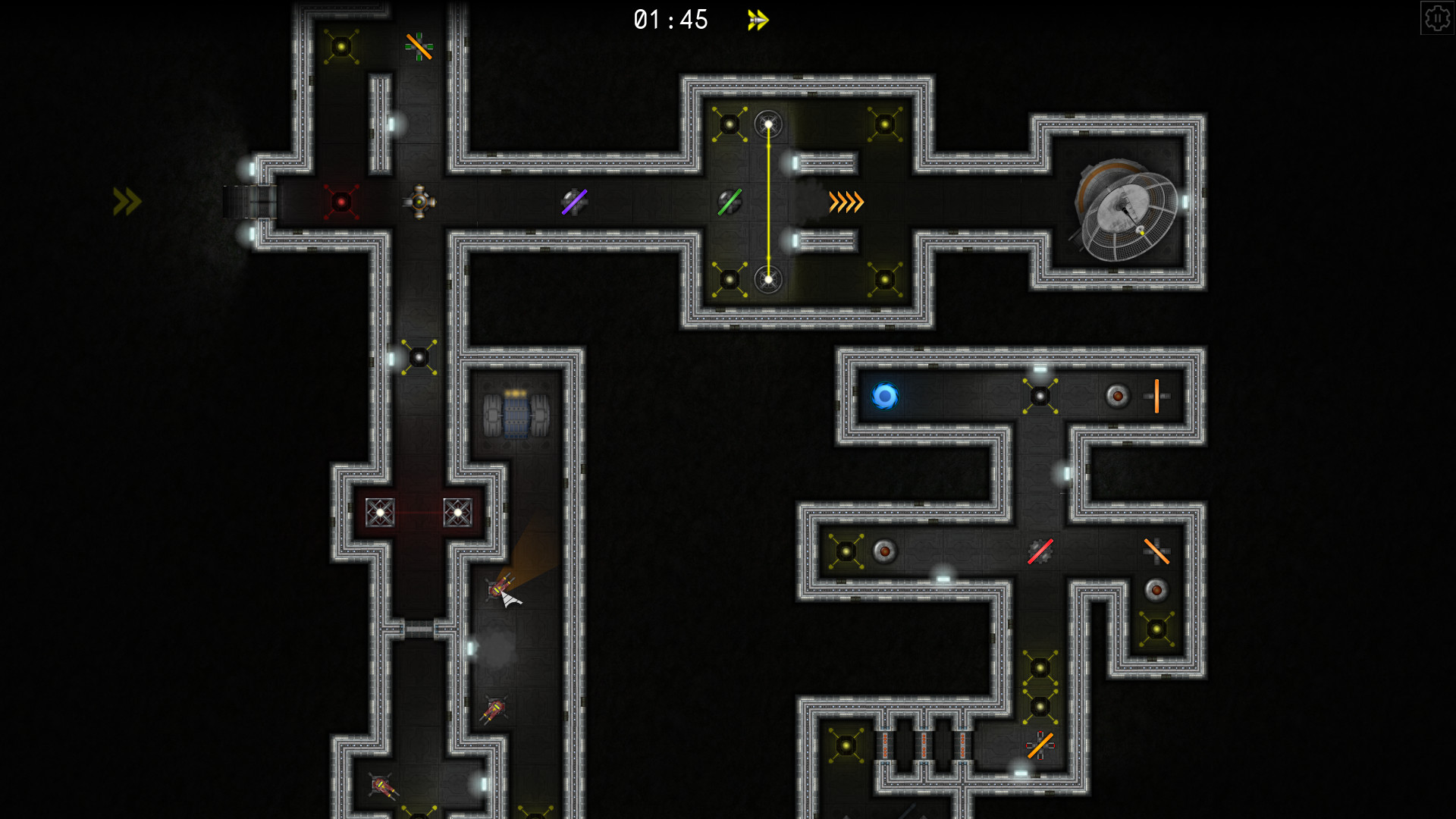Click the four-barreled cross turret in the corridor
Screen dimensions: 1456x819
tap(420, 202)
